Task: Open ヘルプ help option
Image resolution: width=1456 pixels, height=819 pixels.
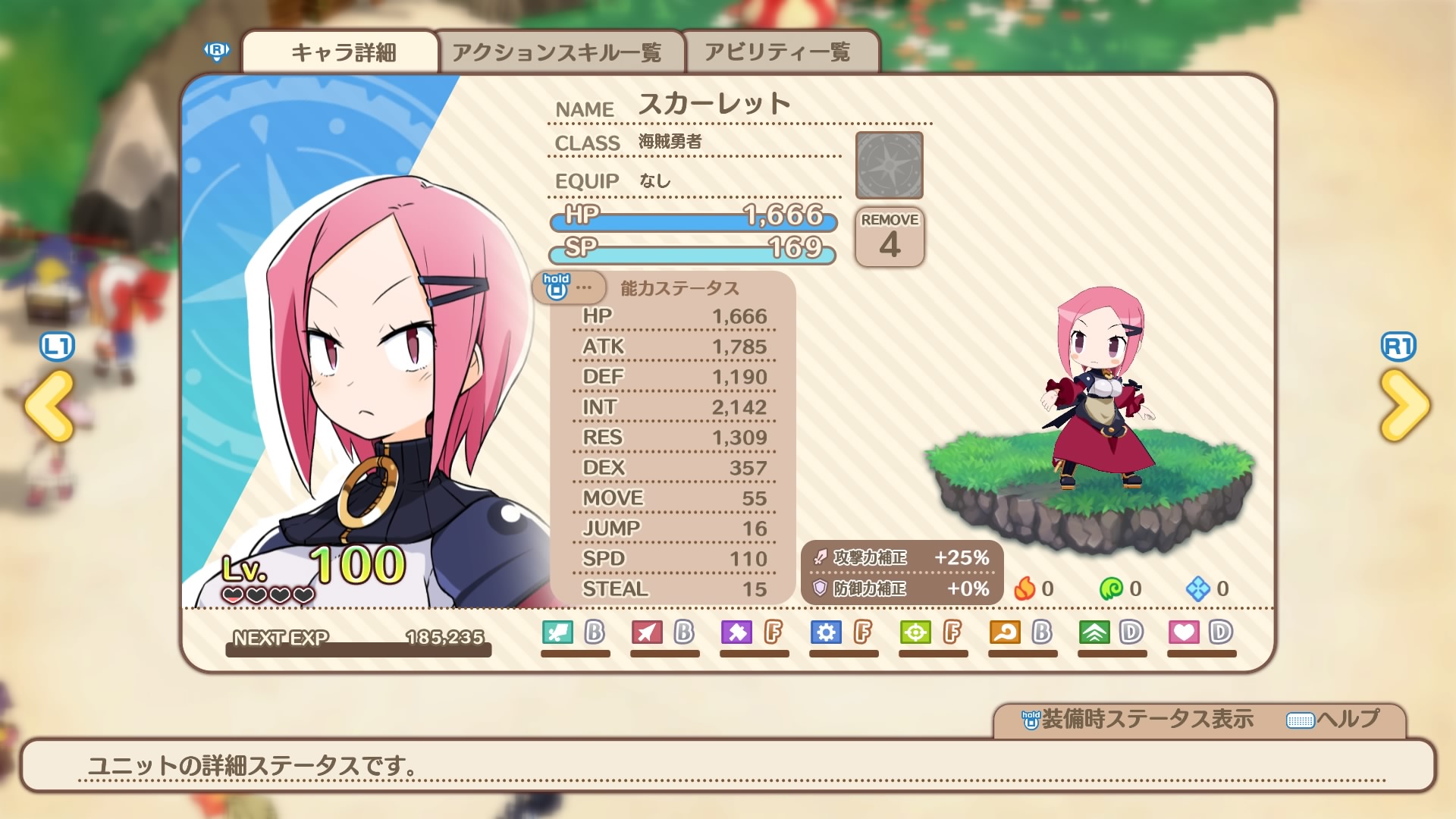Action: (1334, 719)
